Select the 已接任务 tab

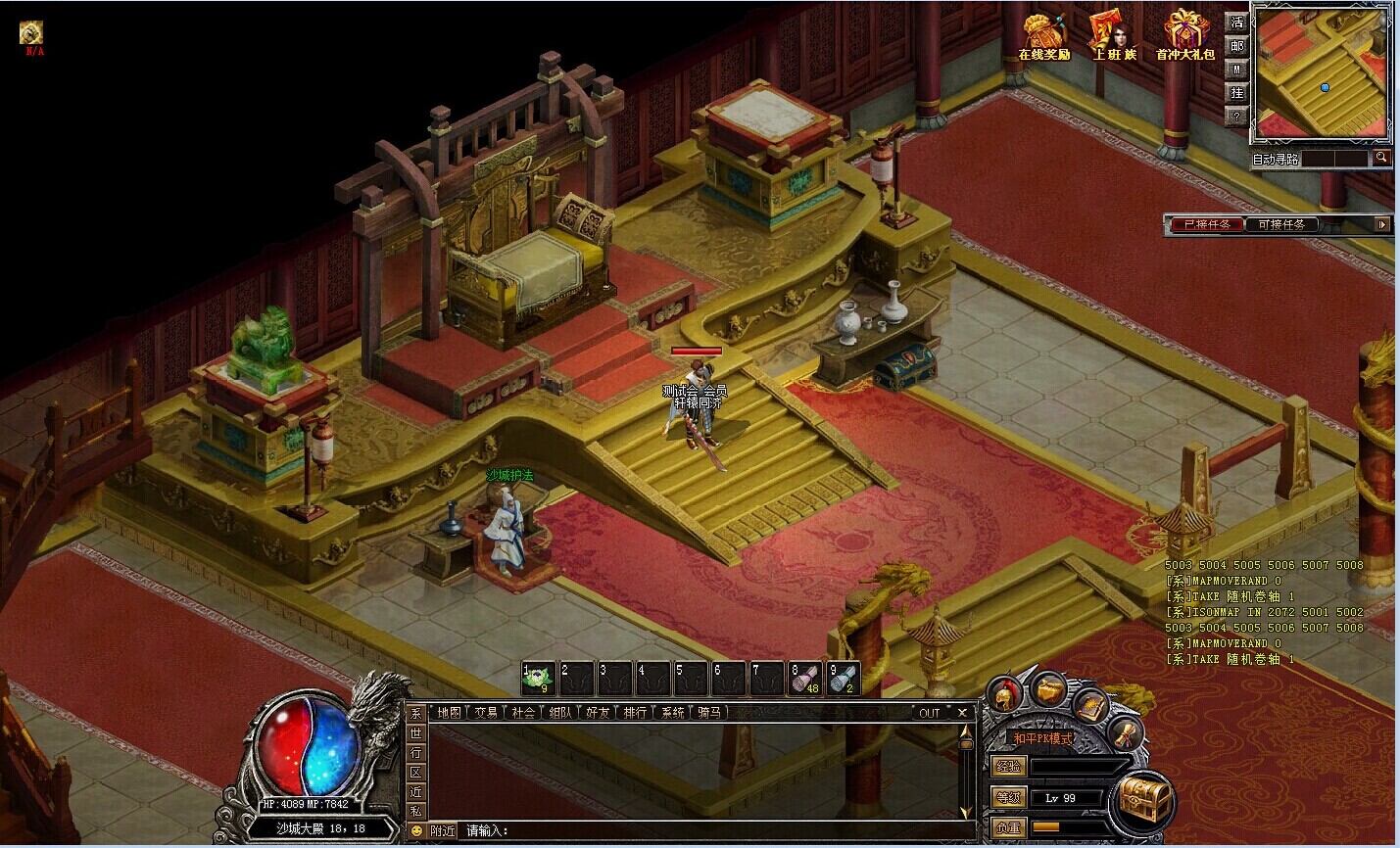tap(1207, 224)
